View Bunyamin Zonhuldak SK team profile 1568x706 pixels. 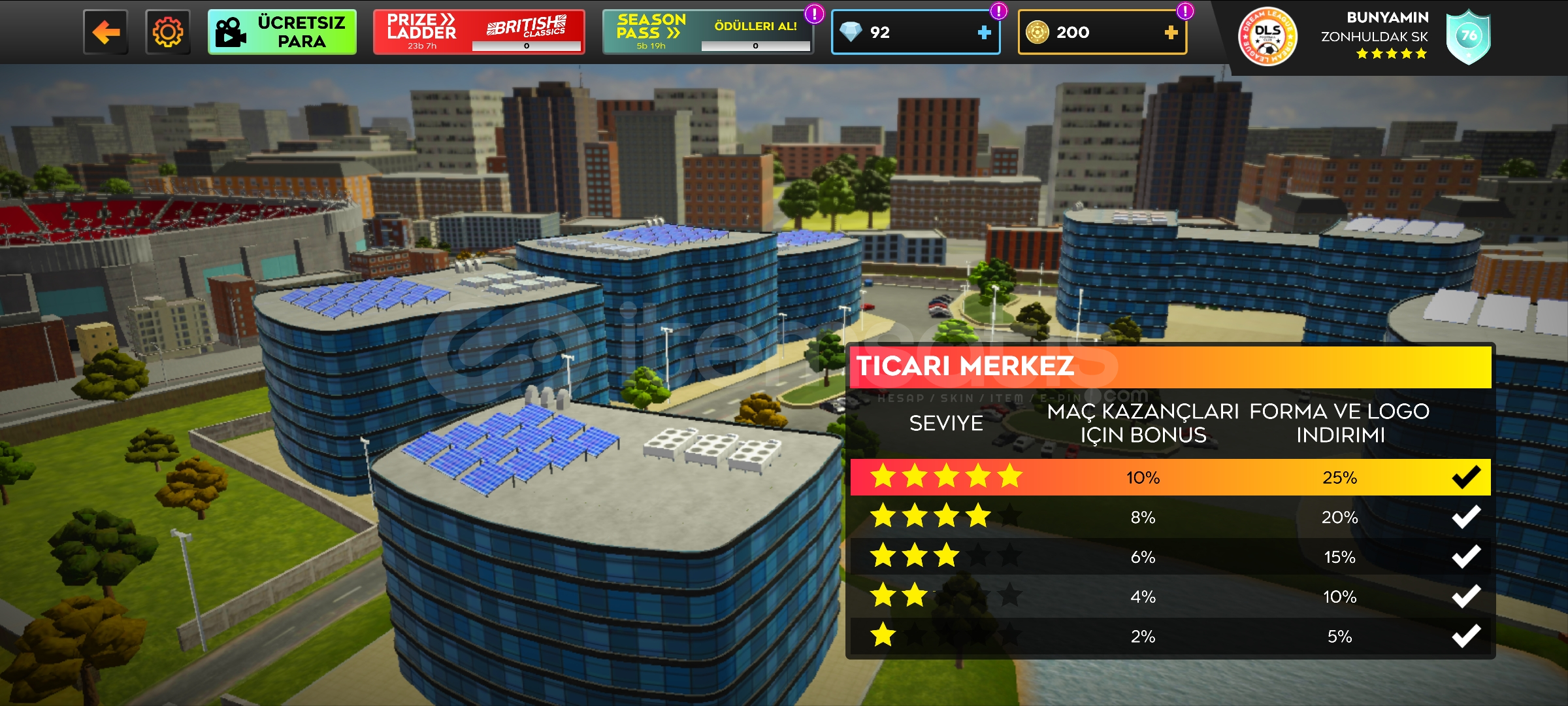tap(1375, 35)
